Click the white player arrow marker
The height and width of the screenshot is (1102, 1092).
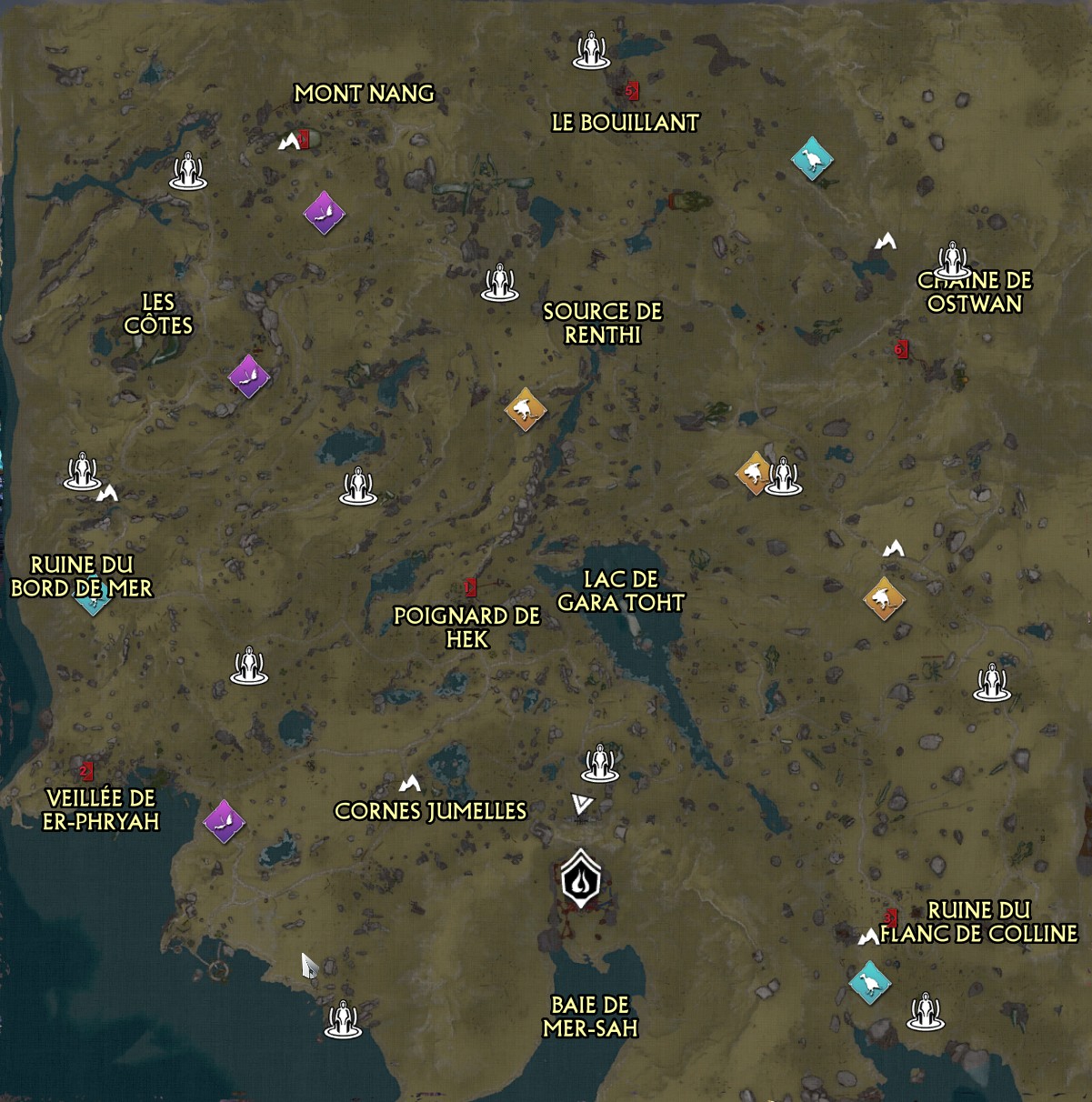click(x=582, y=805)
